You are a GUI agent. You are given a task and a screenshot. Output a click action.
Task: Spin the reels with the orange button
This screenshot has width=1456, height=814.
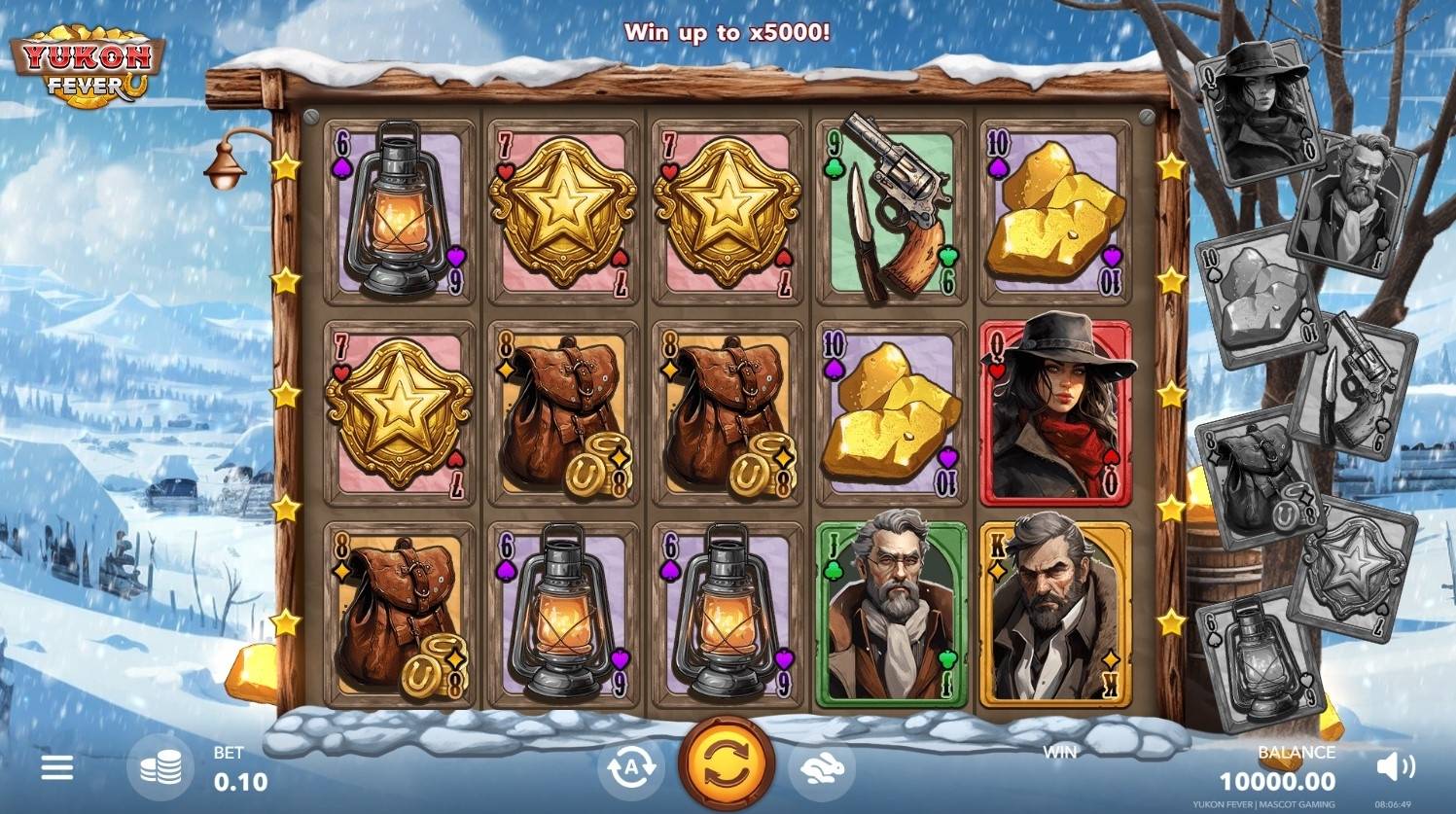coord(727,765)
